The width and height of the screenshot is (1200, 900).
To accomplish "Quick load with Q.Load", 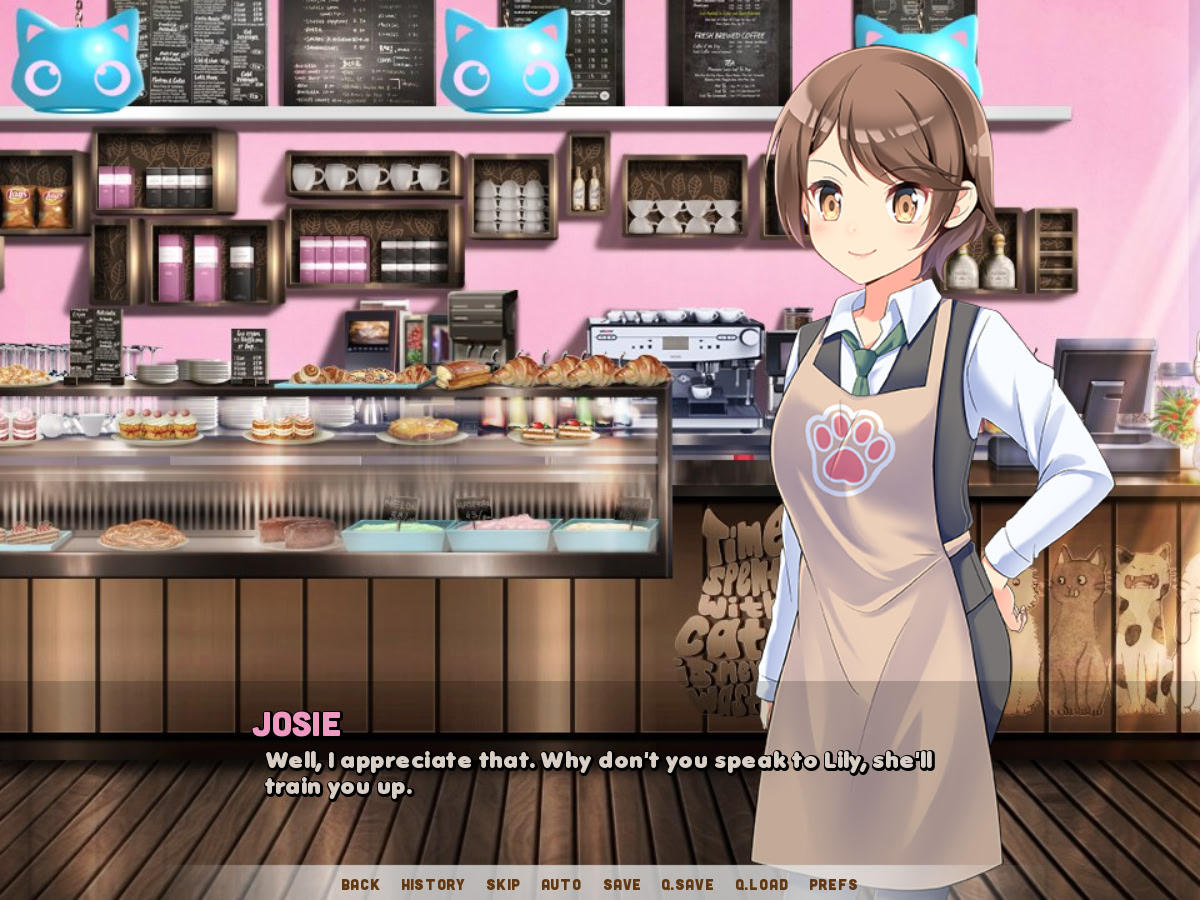I will [x=761, y=884].
